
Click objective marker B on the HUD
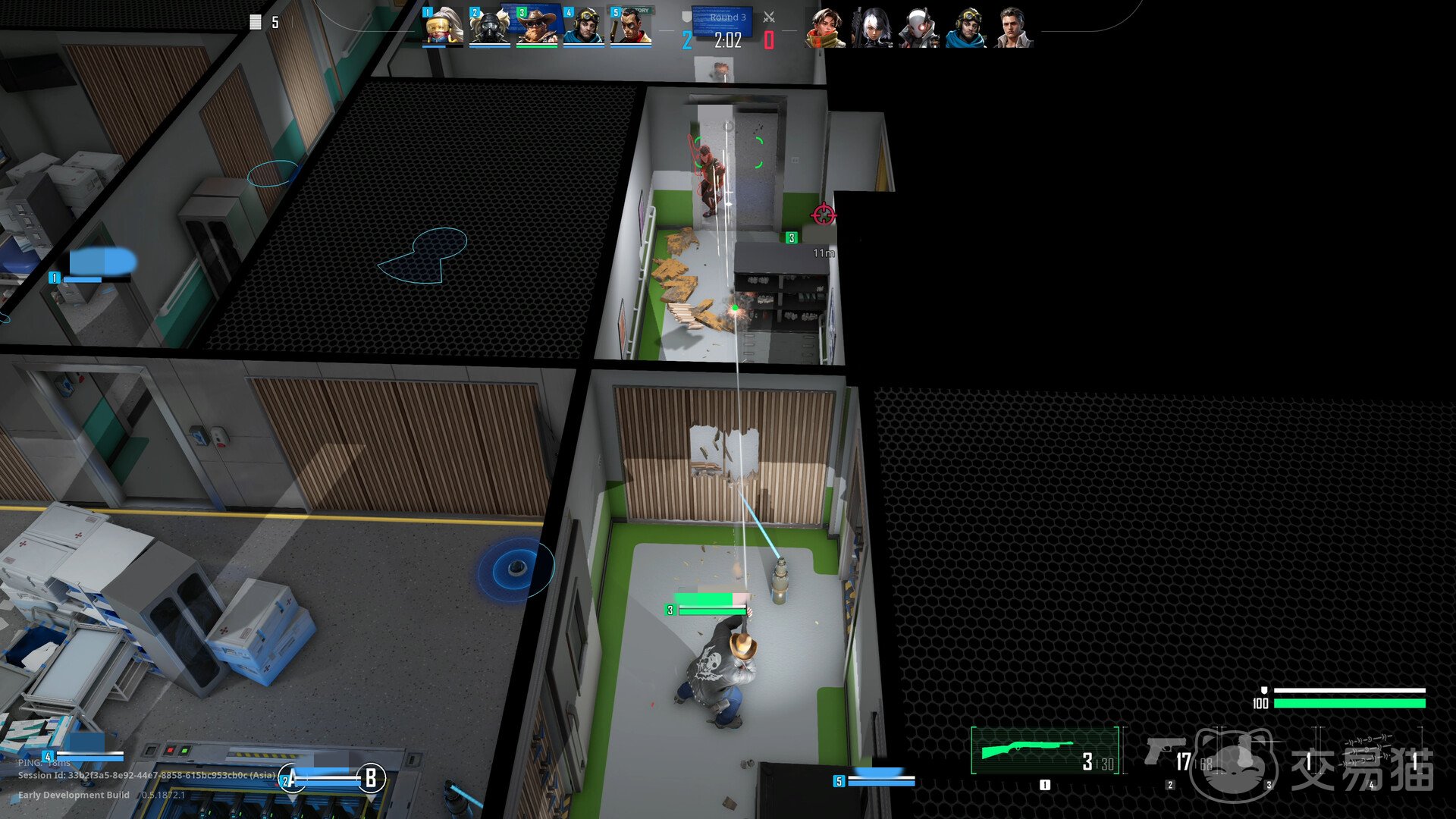[371, 778]
